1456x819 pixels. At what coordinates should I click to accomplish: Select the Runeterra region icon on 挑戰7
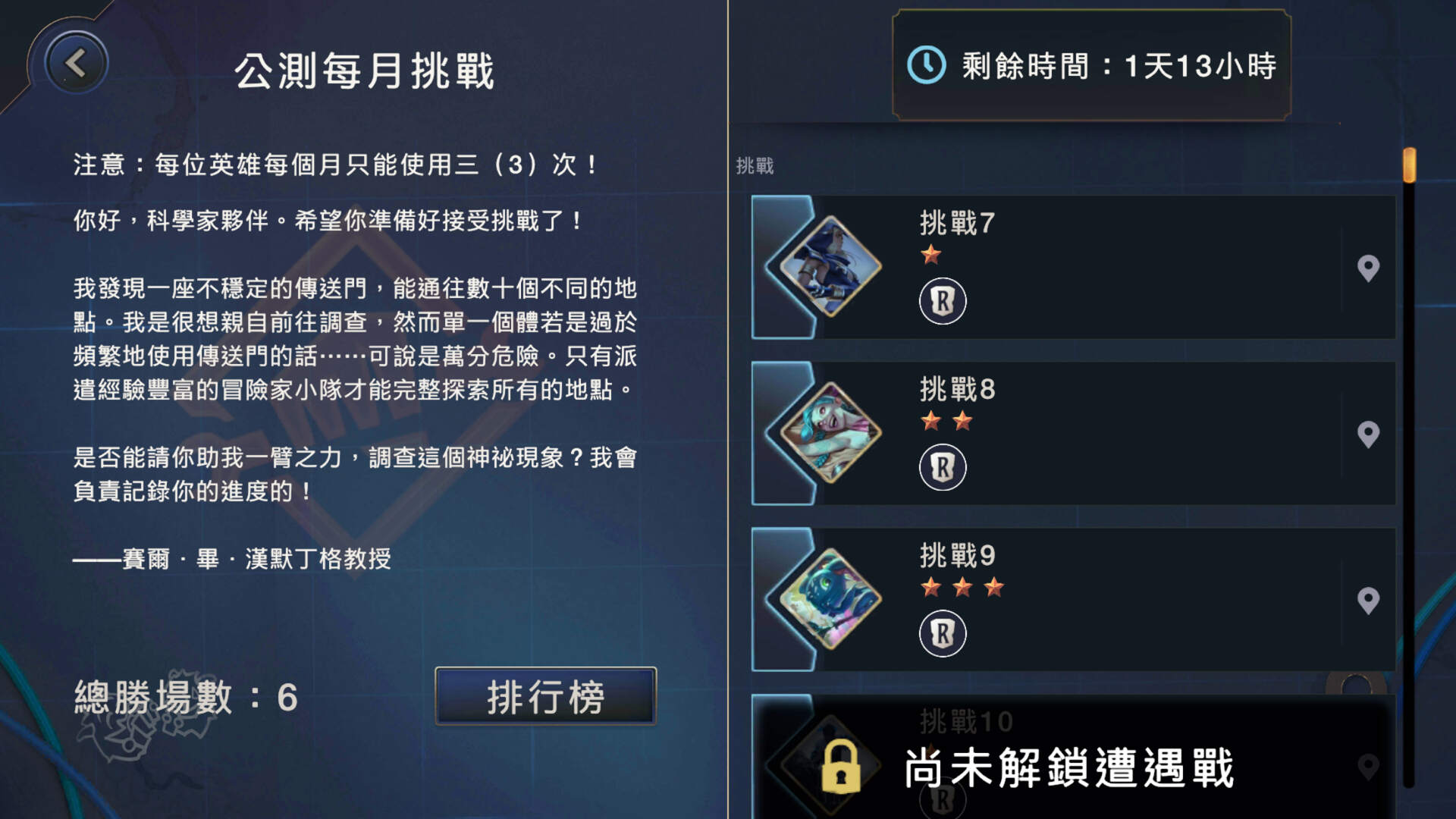pyautogui.click(x=943, y=300)
